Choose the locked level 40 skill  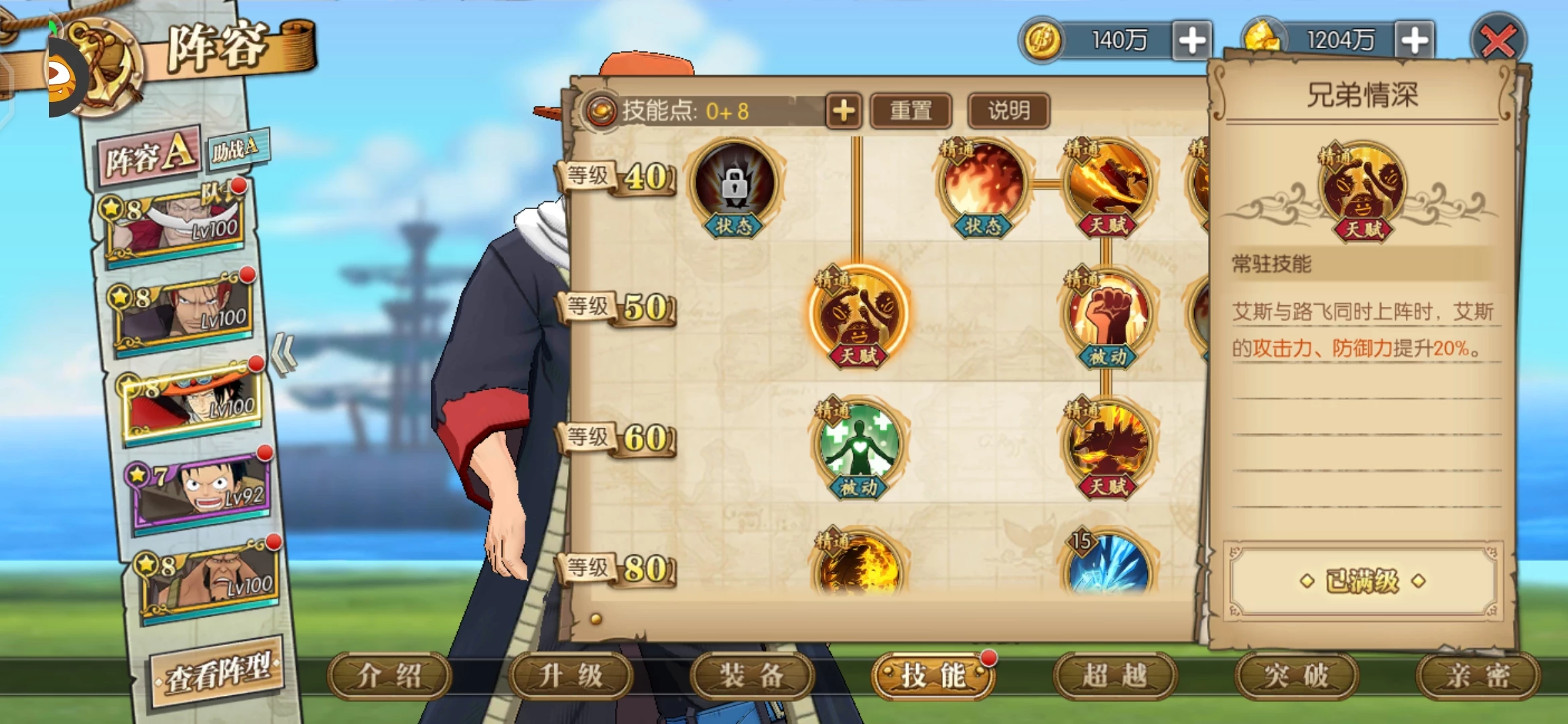tap(735, 184)
